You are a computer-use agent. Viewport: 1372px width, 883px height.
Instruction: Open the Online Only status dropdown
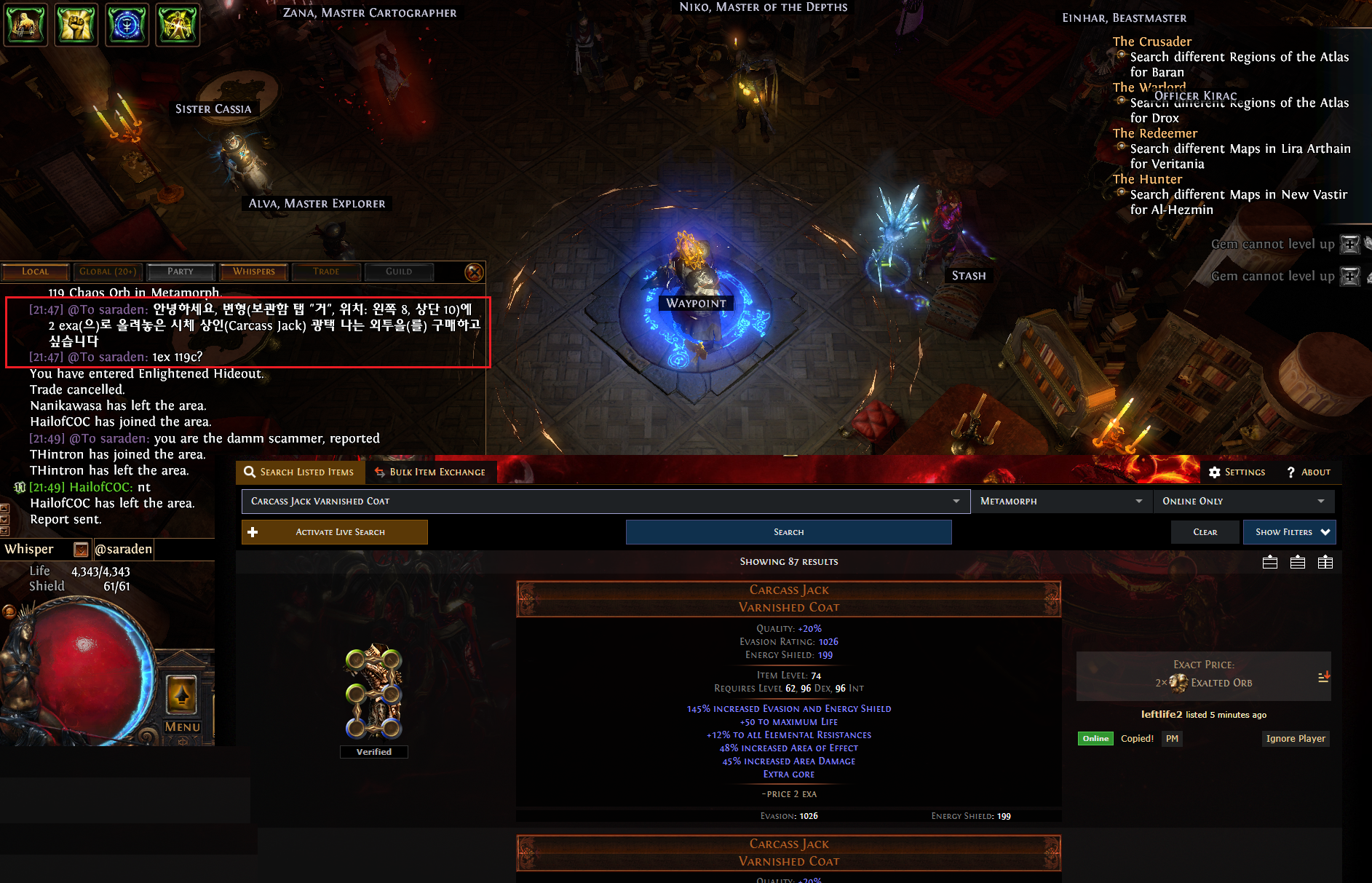point(1243,501)
